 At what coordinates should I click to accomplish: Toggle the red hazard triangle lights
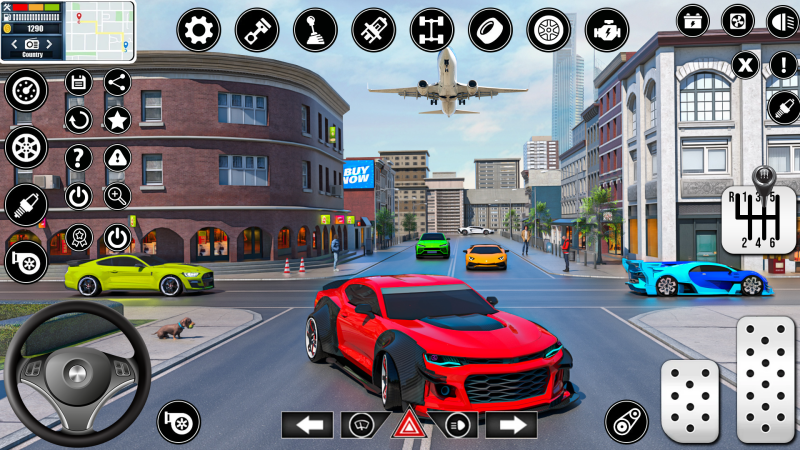tap(408, 424)
